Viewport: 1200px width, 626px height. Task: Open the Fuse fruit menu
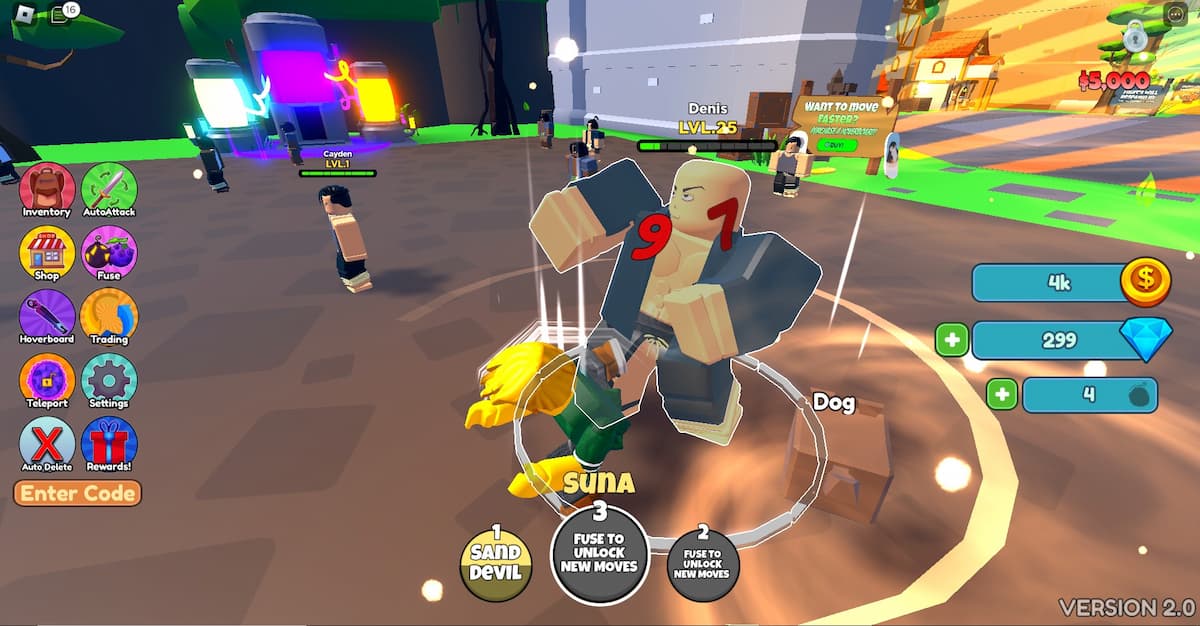109,253
